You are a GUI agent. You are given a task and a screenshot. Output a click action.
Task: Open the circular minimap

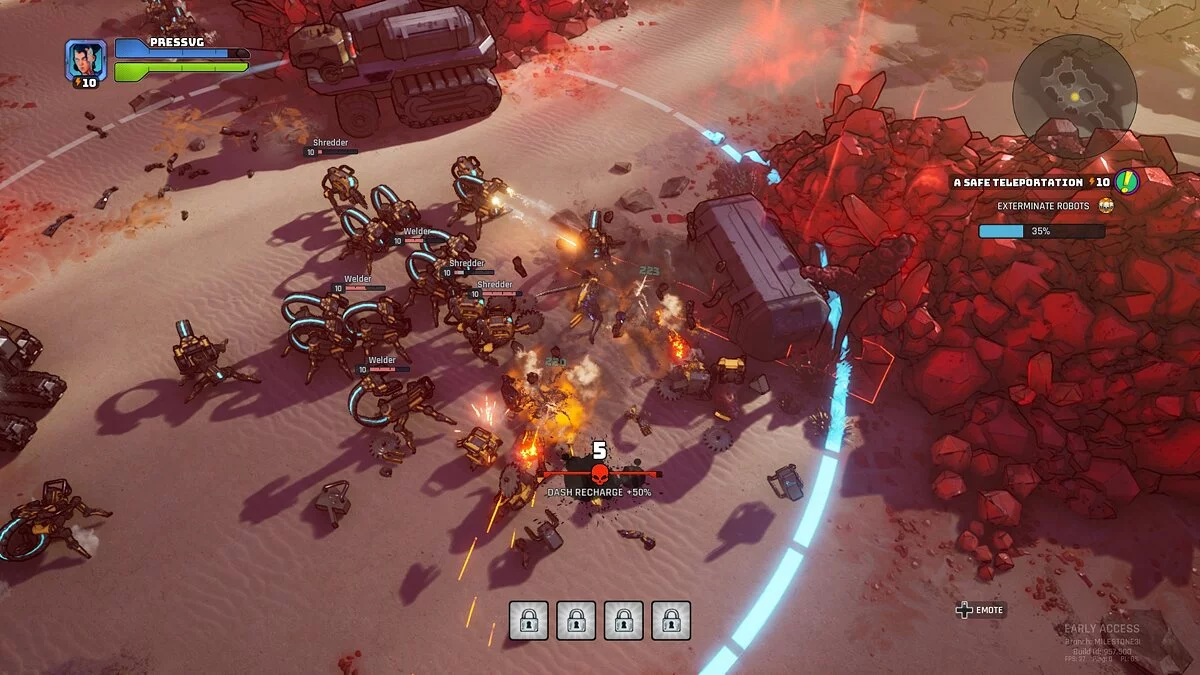click(1074, 96)
